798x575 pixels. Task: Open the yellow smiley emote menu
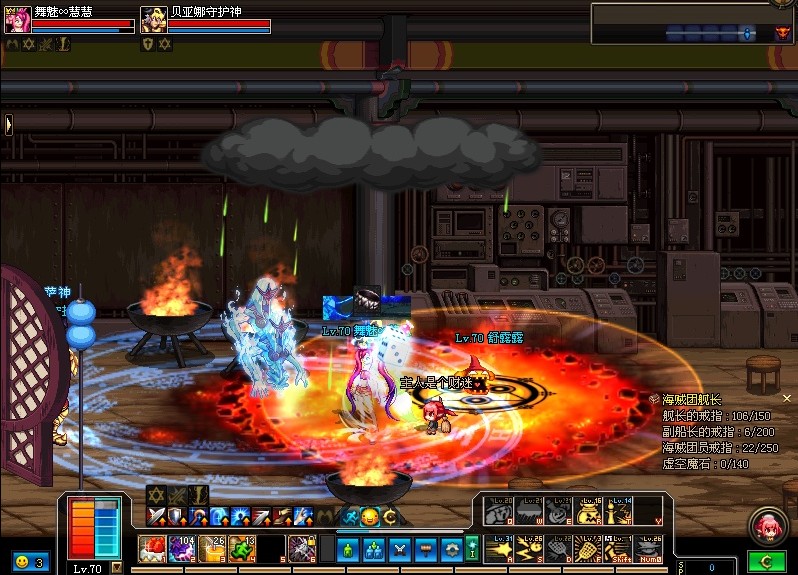pos(369,517)
